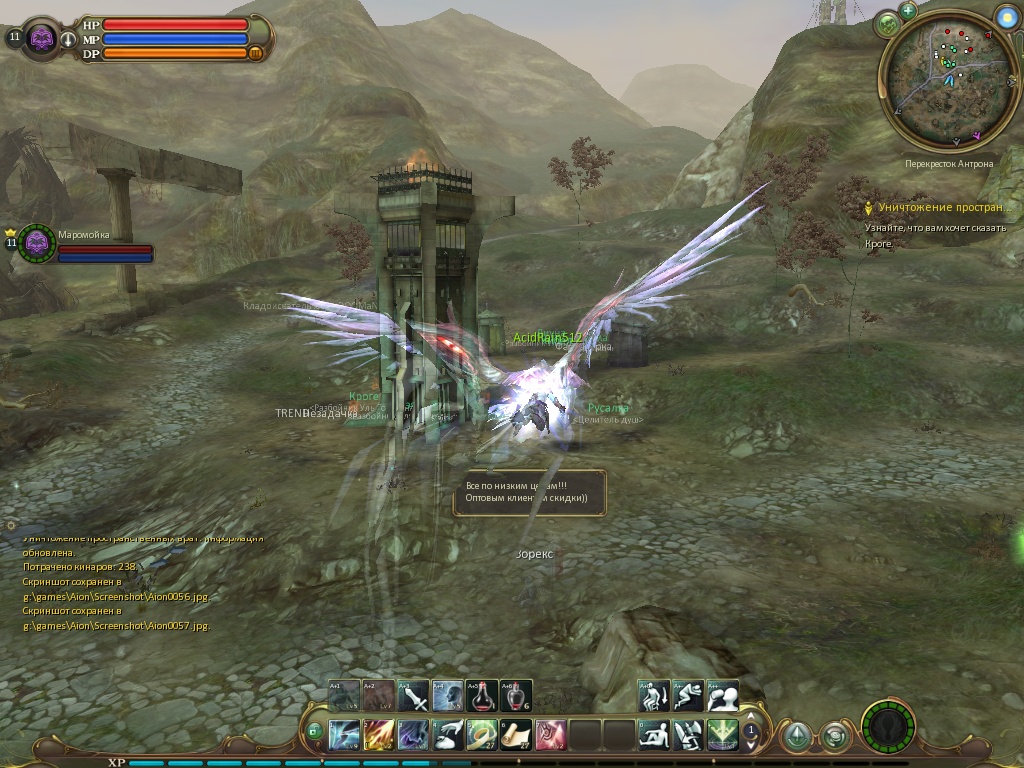The width and height of the screenshot is (1024, 768).
Task: Click the small green button left of hotbar
Action: (315, 732)
